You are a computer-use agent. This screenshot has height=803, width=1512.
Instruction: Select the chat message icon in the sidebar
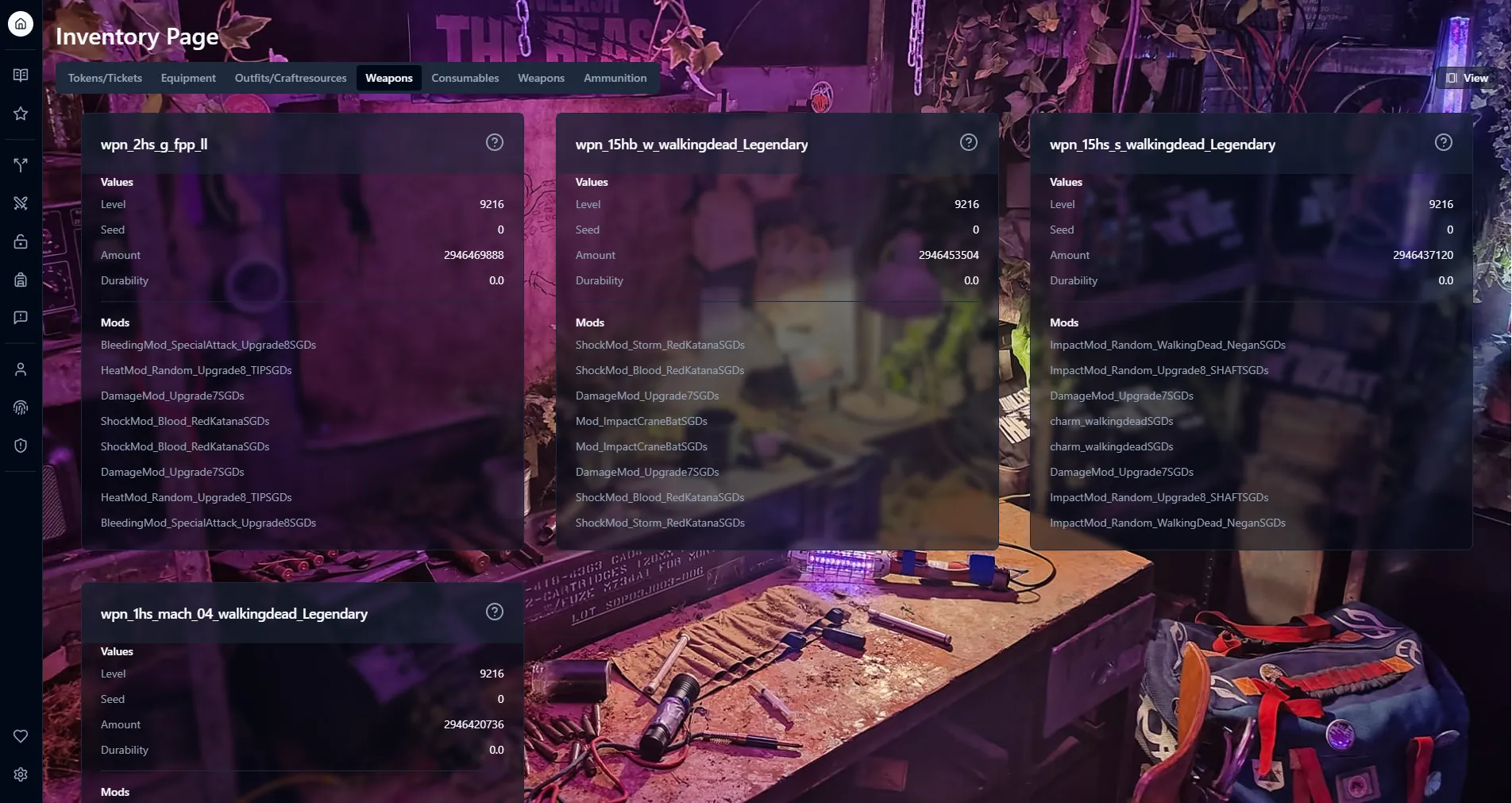pos(20,317)
